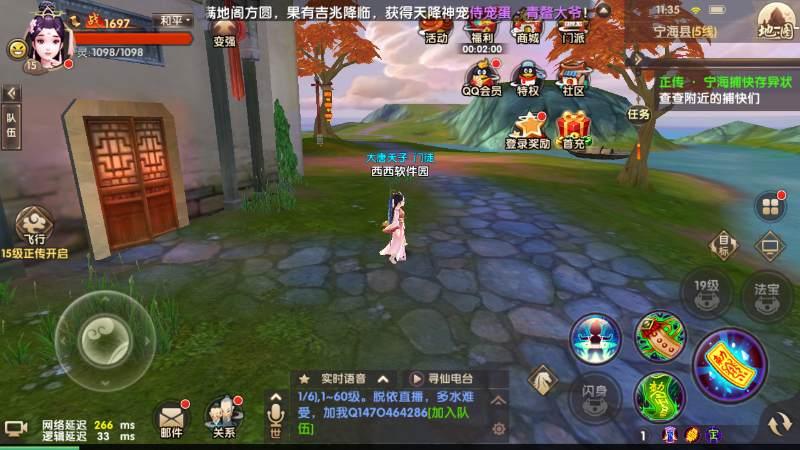Claim the 登录奖励 login reward

point(527,130)
